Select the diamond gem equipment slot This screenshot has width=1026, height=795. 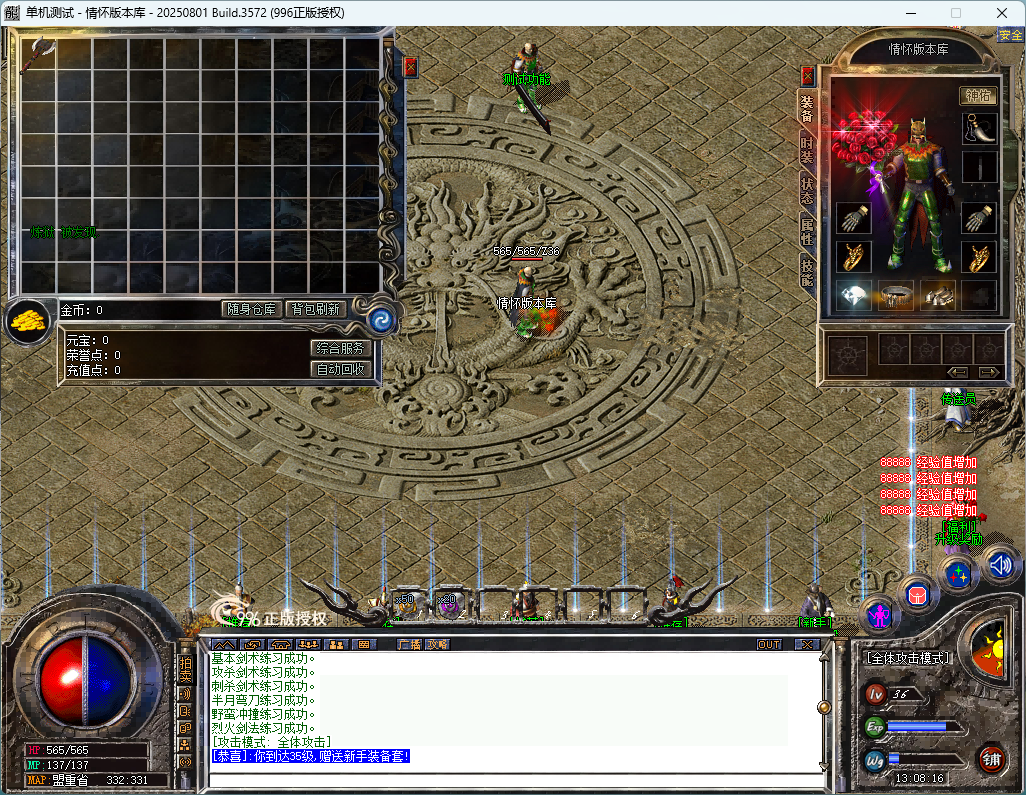pos(853,296)
